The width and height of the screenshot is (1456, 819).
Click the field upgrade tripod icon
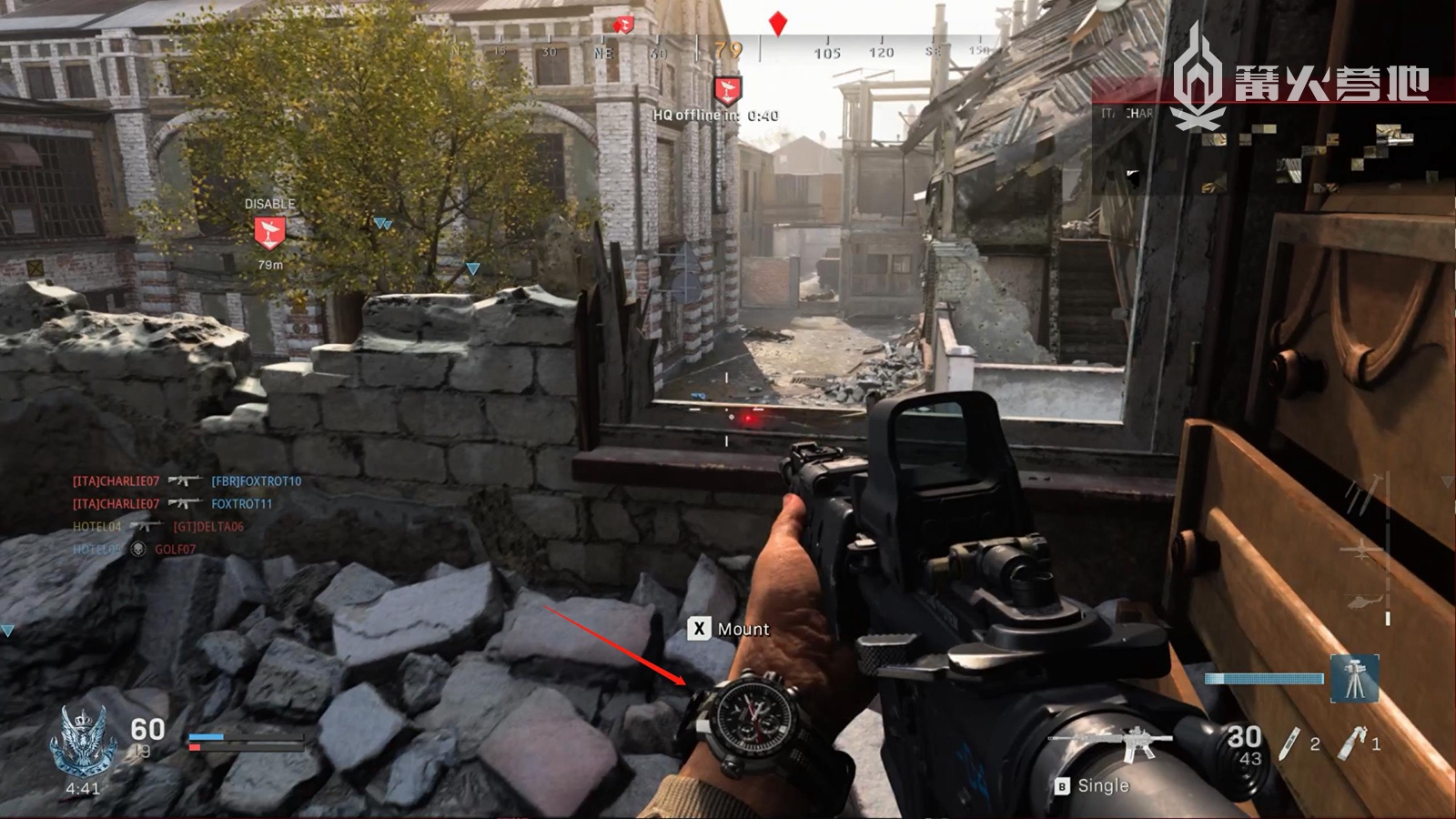[1354, 679]
